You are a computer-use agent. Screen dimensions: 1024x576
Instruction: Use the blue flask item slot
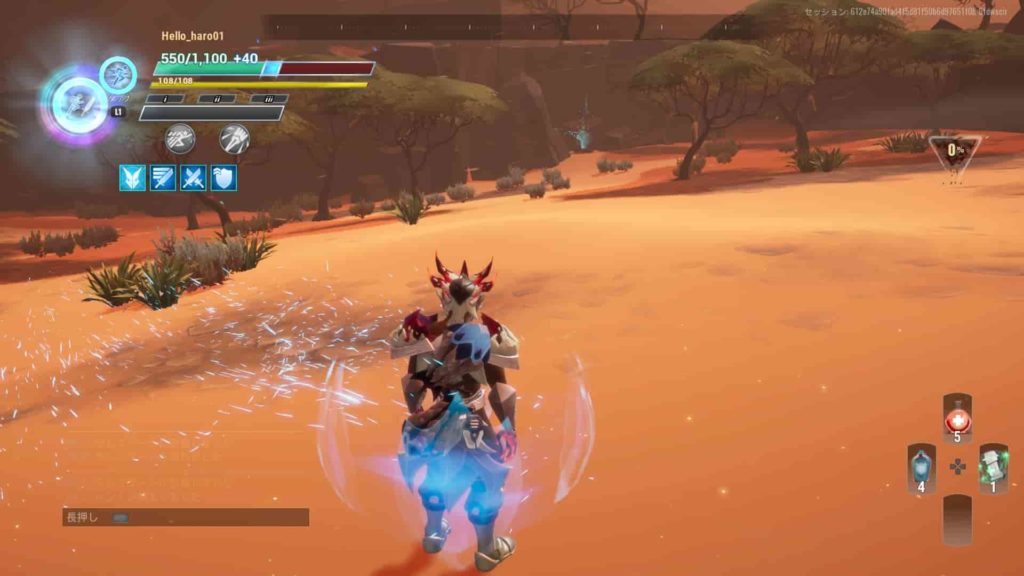(x=921, y=467)
